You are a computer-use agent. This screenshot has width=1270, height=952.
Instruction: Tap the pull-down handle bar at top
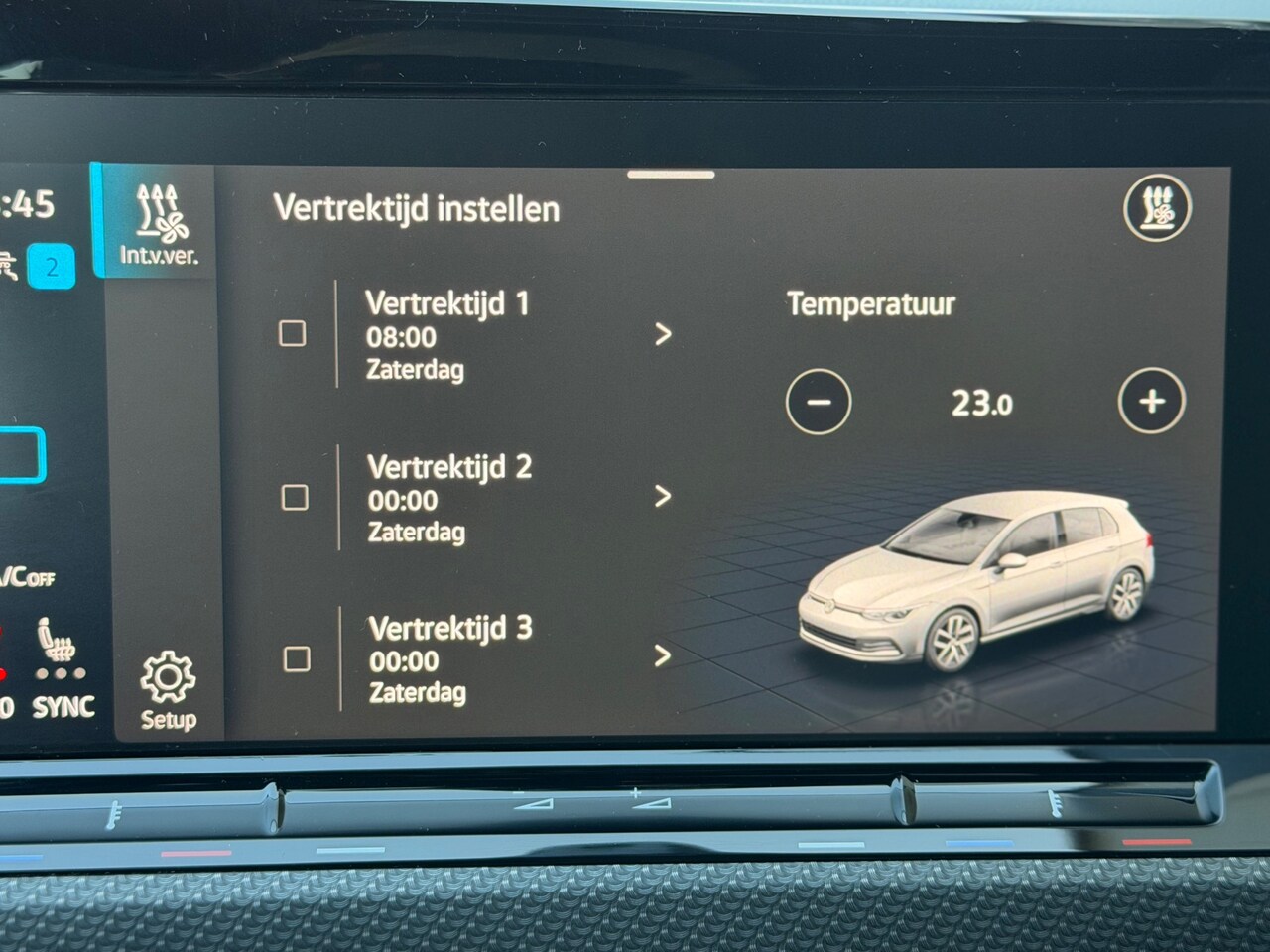tap(671, 176)
